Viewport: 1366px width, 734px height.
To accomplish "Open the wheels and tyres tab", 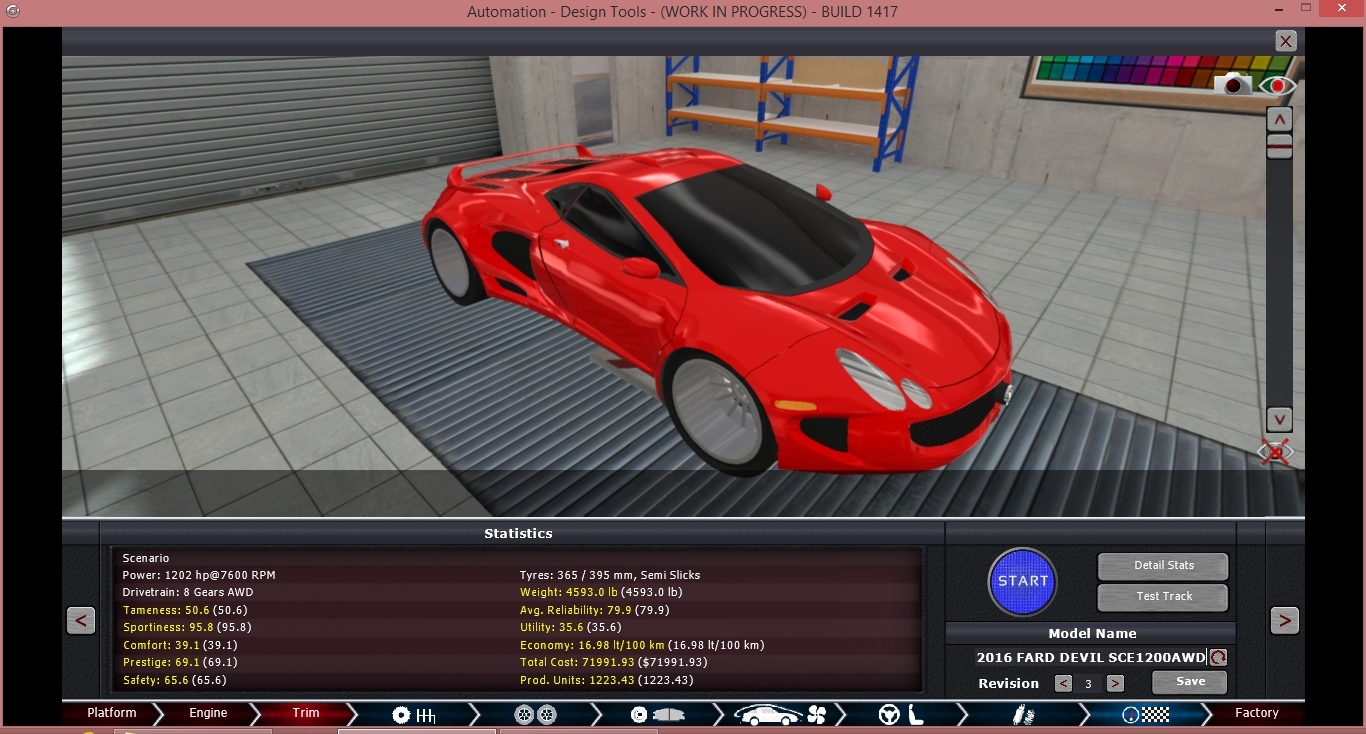I will [x=536, y=715].
